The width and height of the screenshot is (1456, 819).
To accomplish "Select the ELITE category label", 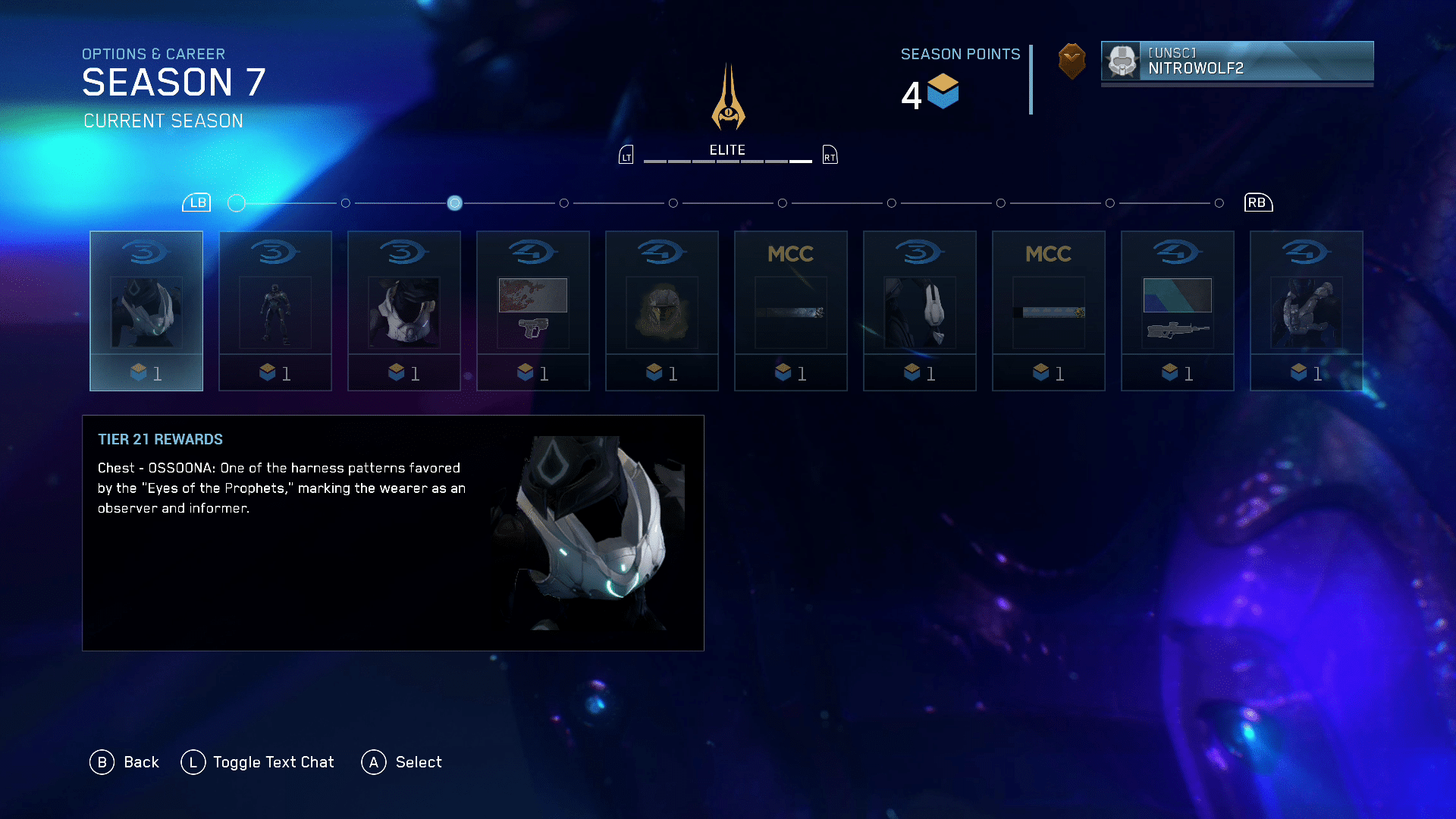I will [x=727, y=150].
